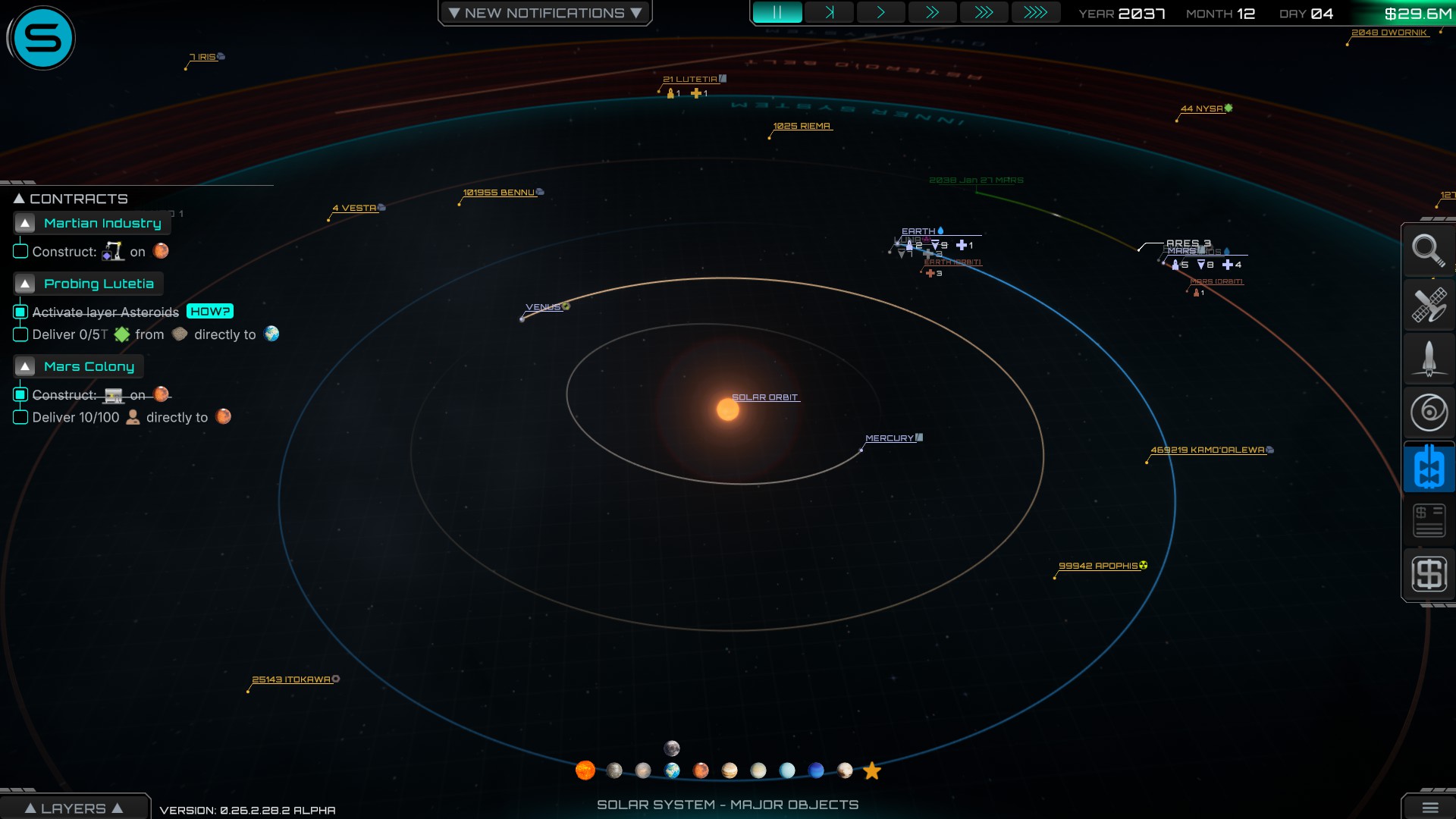Open the dollar sign finance panel
Screen dimensions: 1456x819
[1428, 574]
